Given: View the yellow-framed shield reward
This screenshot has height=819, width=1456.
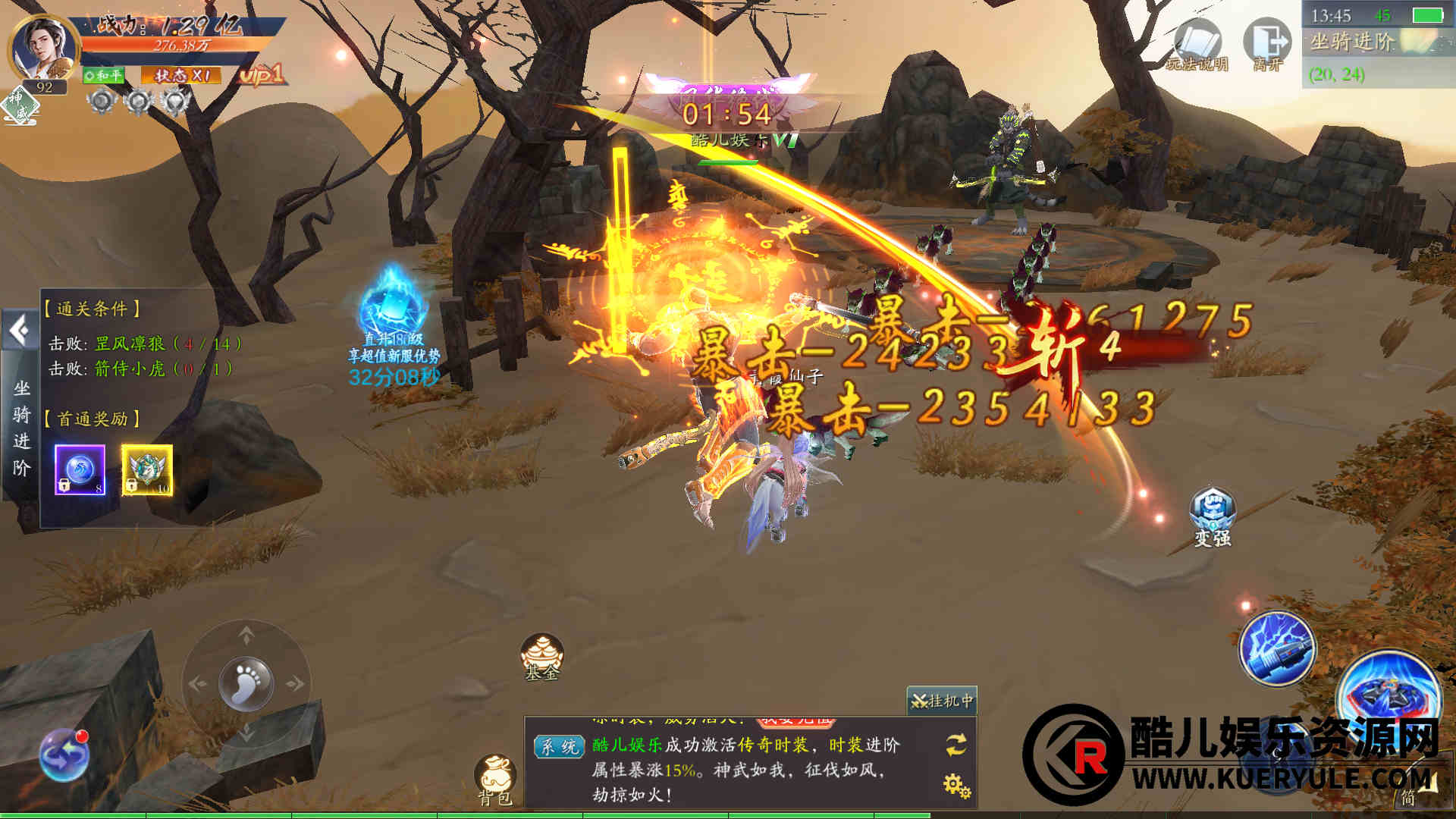Looking at the screenshot, I should (147, 470).
